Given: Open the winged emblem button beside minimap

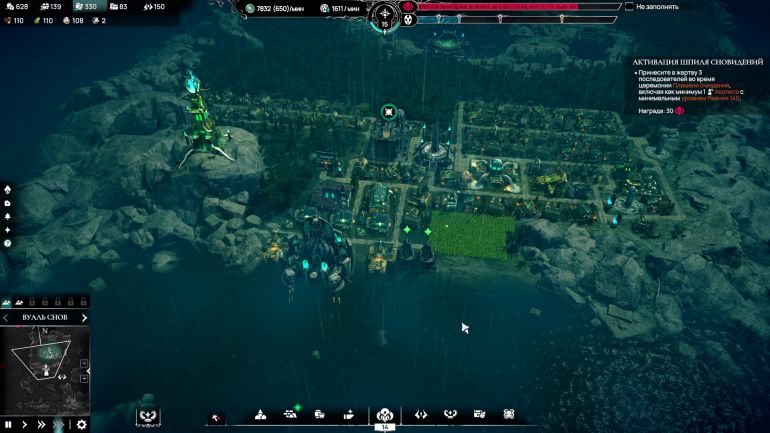Looking at the screenshot, I should click(149, 416).
